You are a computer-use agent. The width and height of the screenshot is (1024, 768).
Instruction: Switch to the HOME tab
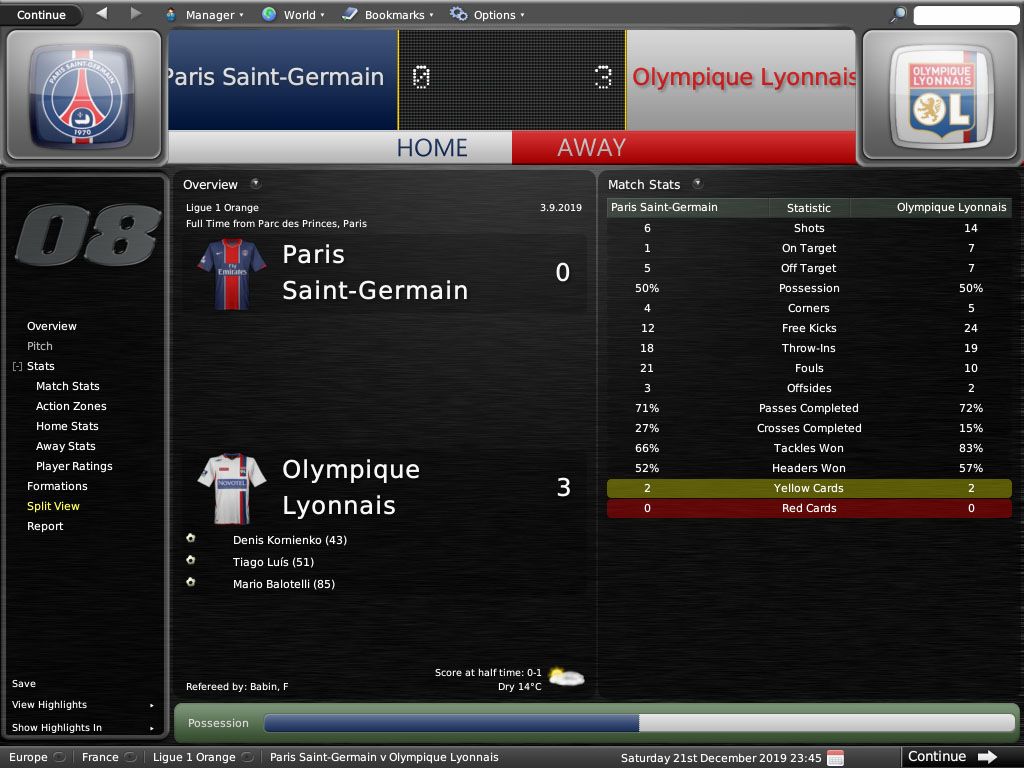pyautogui.click(x=432, y=147)
